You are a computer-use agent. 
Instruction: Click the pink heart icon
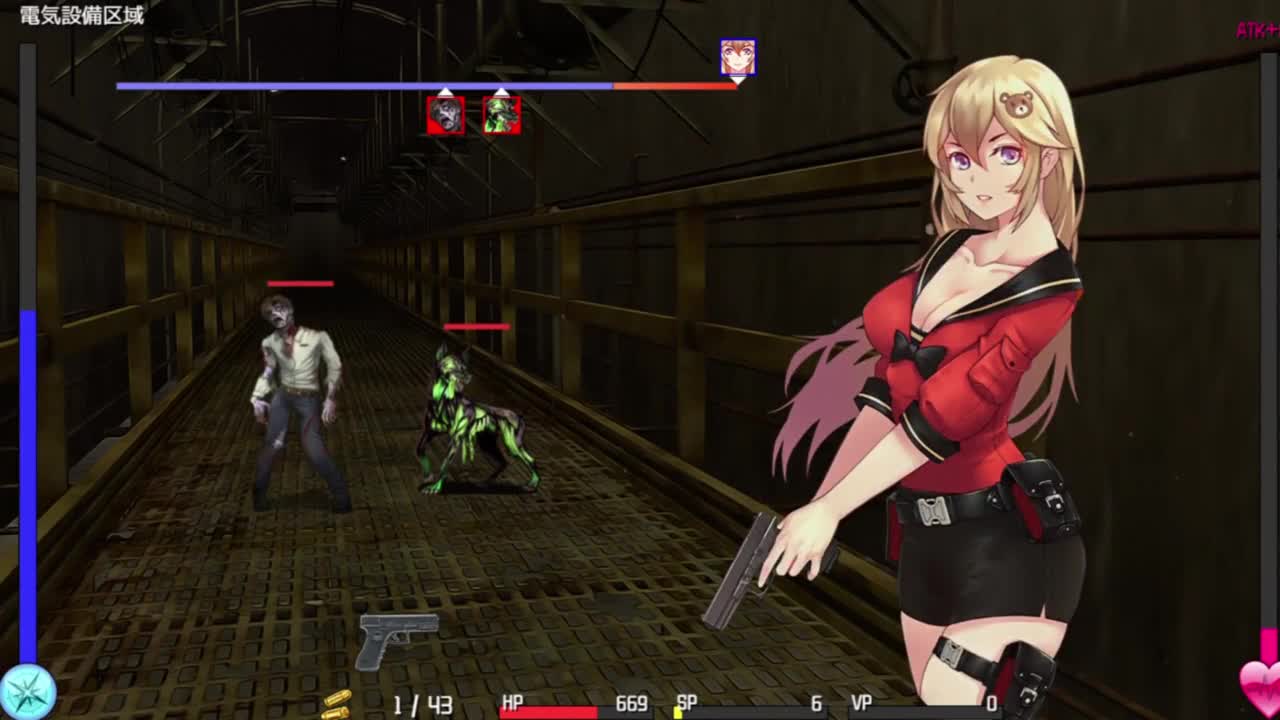(x=1260, y=686)
